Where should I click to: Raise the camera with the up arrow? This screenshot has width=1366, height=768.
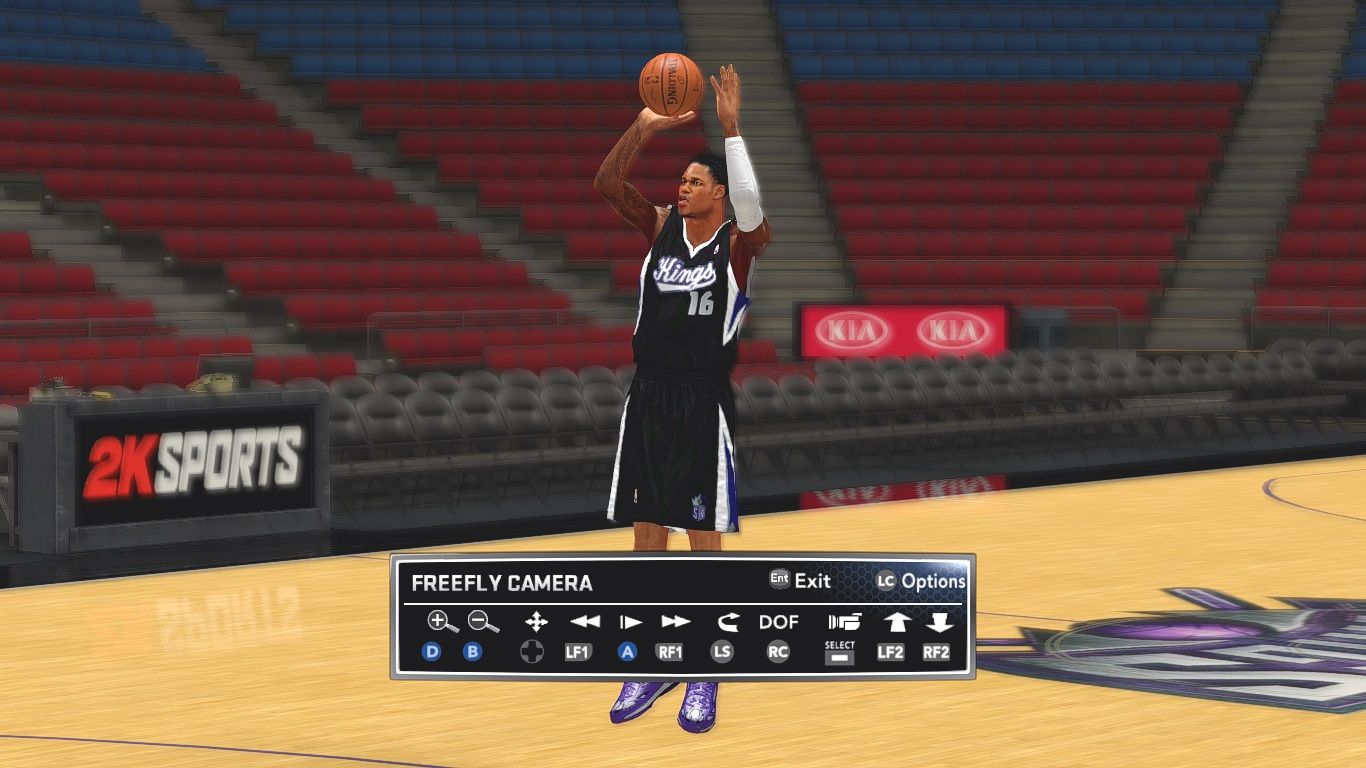pos(895,622)
